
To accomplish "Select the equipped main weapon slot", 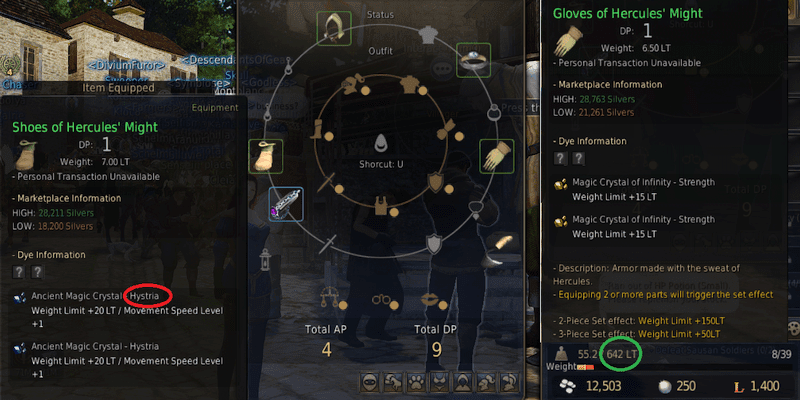I will pyautogui.click(x=286, y=205).
